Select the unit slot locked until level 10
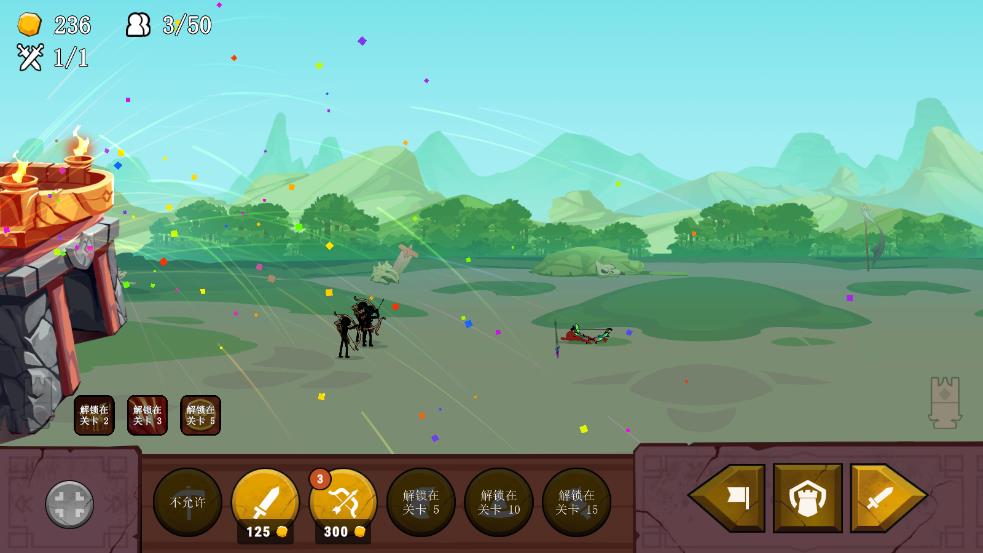The image size is (983, 553). tap(499, 502)
